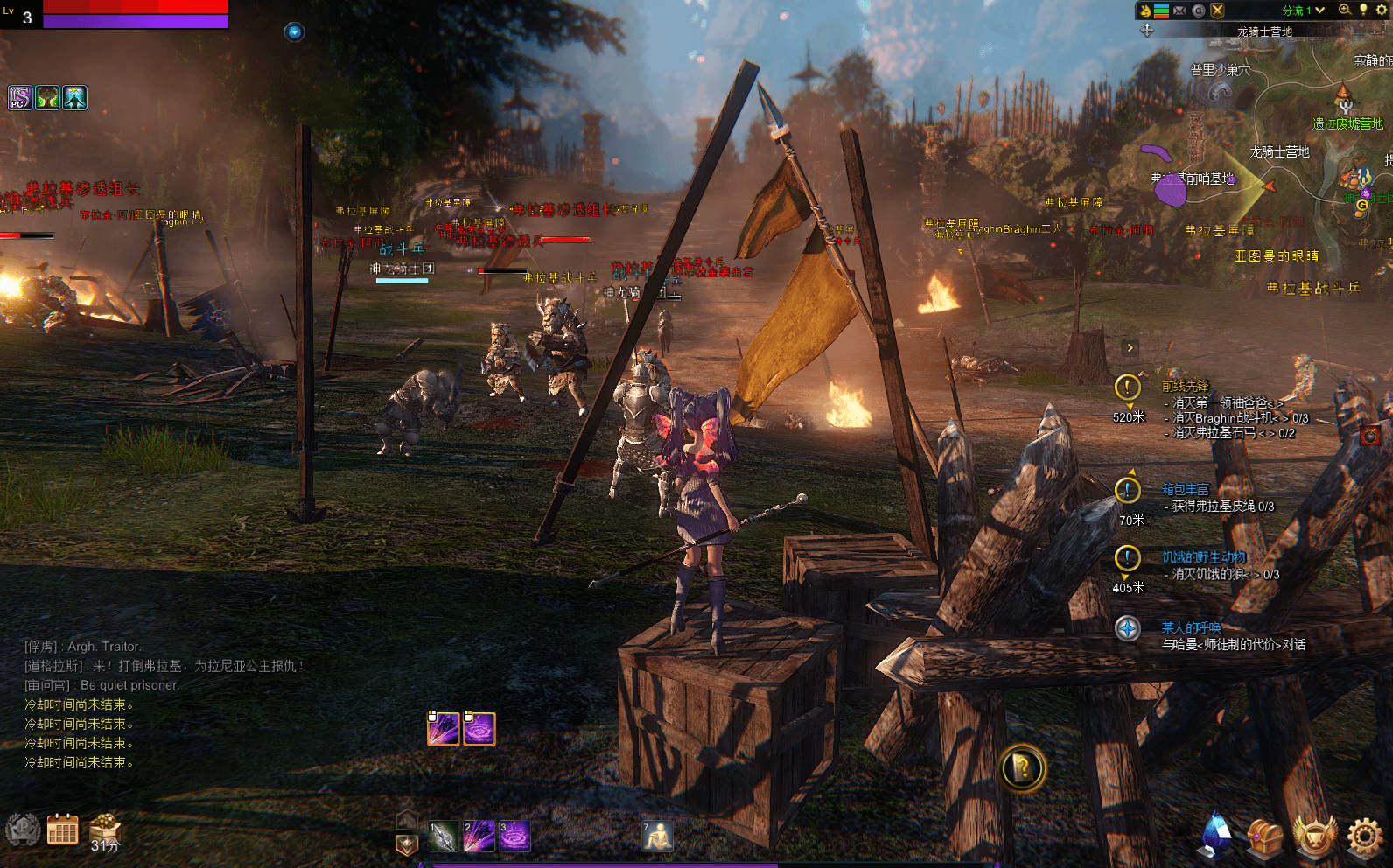Activate skill slot 3 purple vortex ability
This screenshot has width=1393, height=868.
pos(514,836)
